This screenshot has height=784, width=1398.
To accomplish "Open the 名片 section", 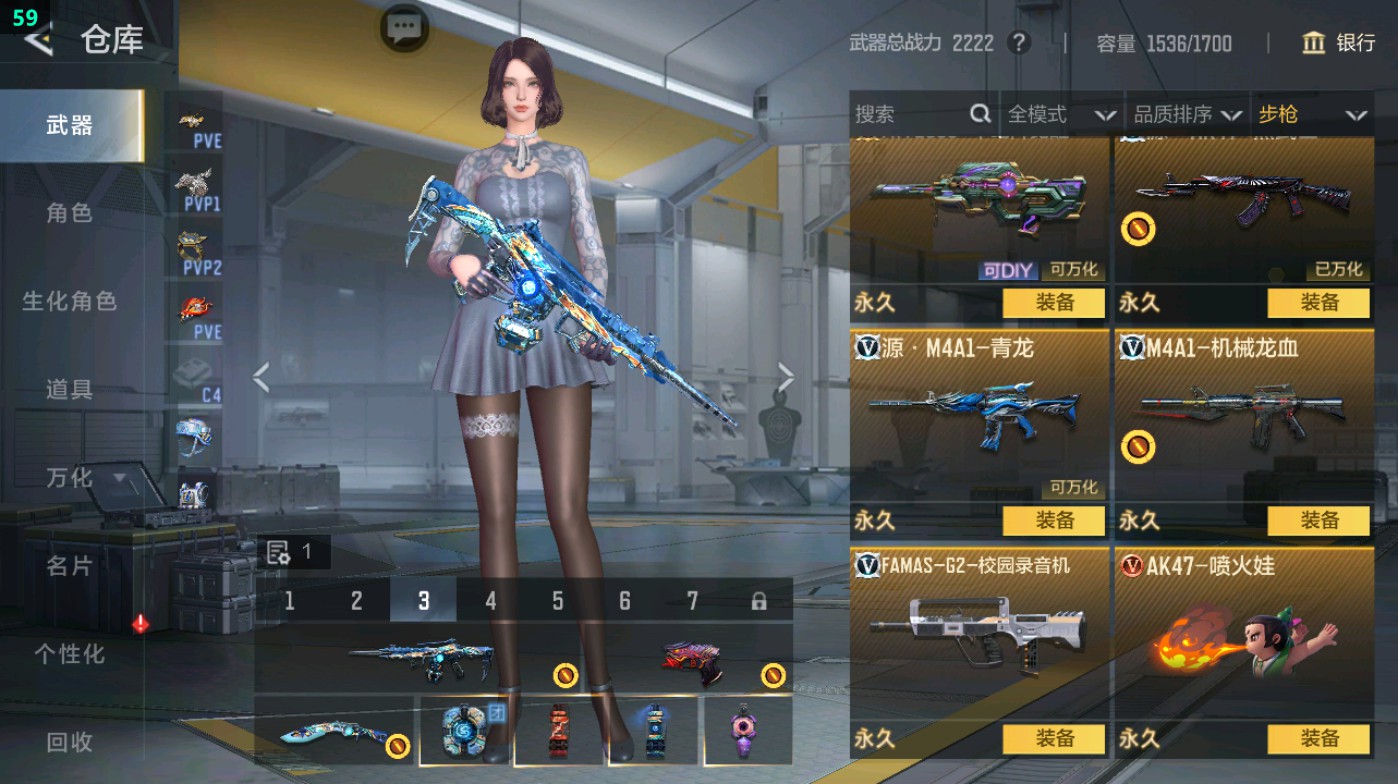I will pyautogui.click(x=69, y=566).
